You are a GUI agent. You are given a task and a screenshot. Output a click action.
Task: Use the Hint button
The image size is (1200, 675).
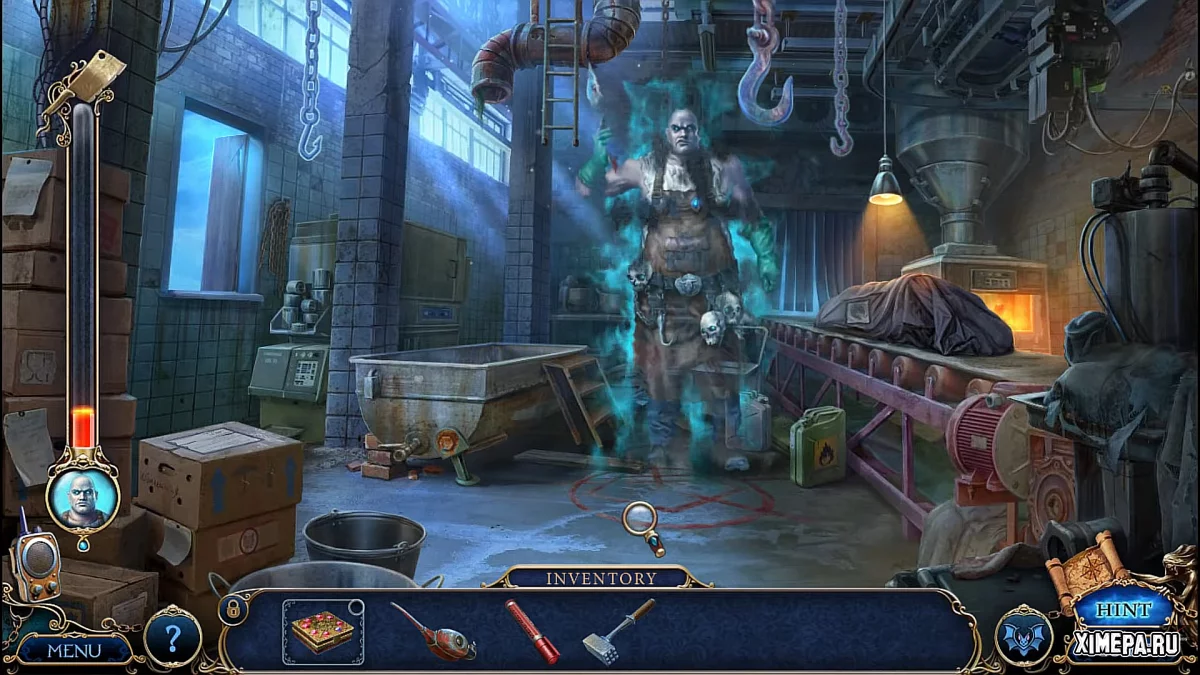click(x=1122, y=609)
